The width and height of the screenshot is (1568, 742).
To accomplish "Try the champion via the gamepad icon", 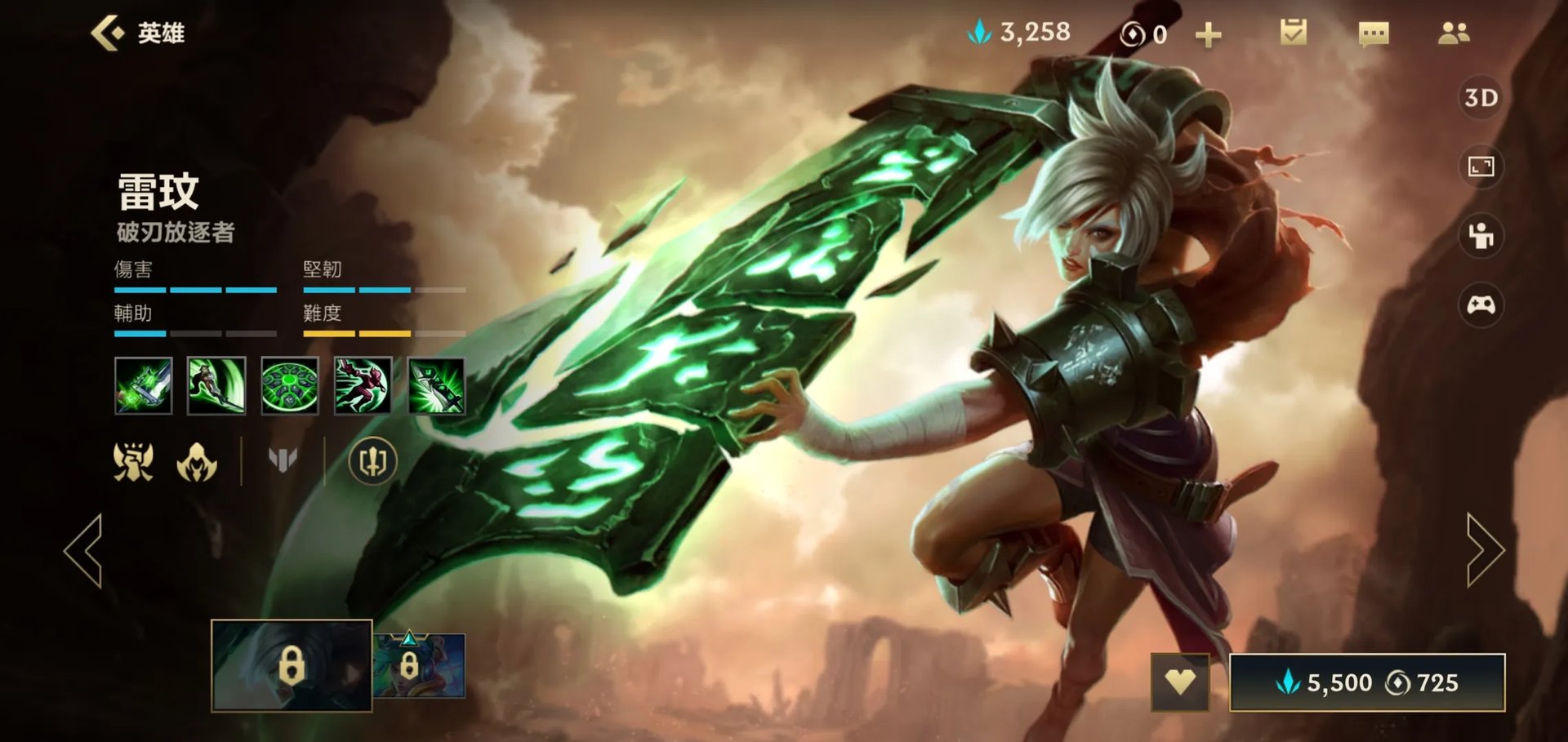I will pos(1481,305).
